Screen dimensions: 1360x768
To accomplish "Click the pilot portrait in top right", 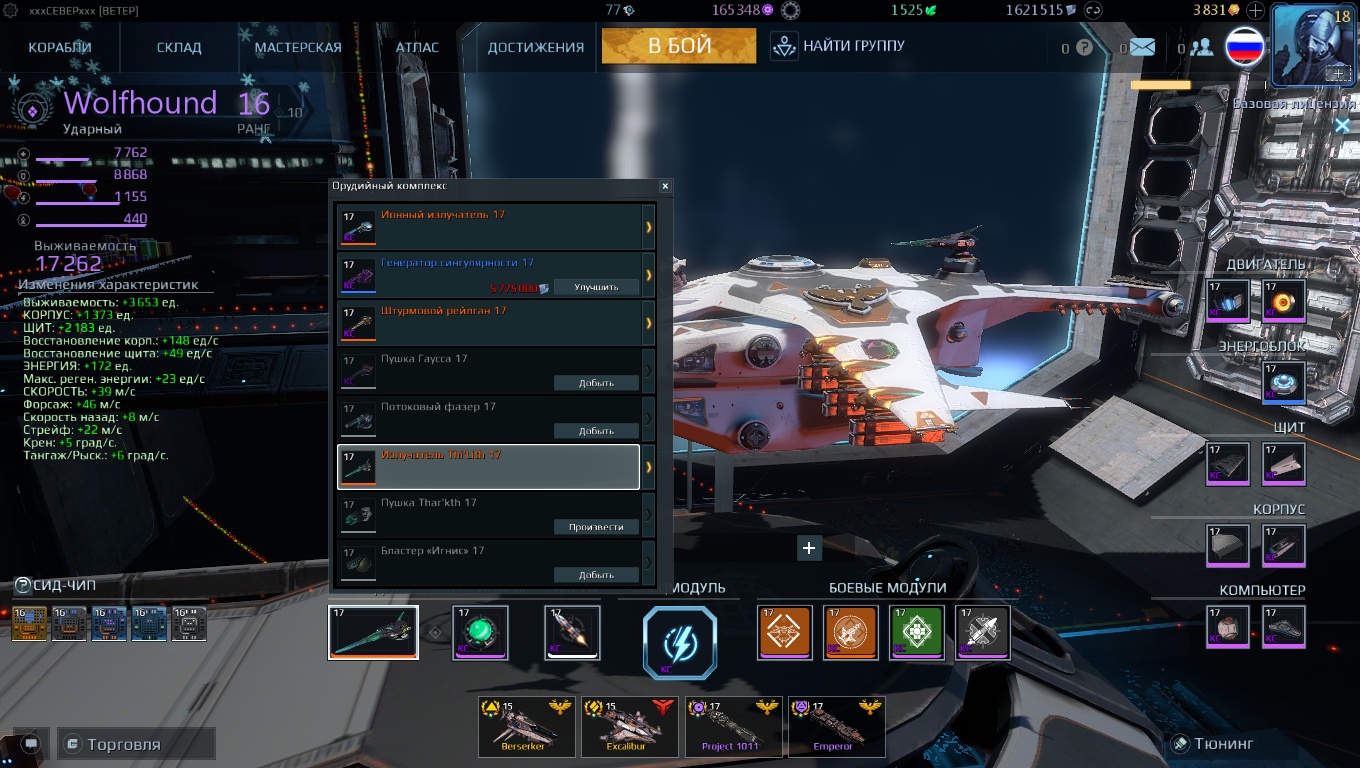I will tap(1312, 42).
